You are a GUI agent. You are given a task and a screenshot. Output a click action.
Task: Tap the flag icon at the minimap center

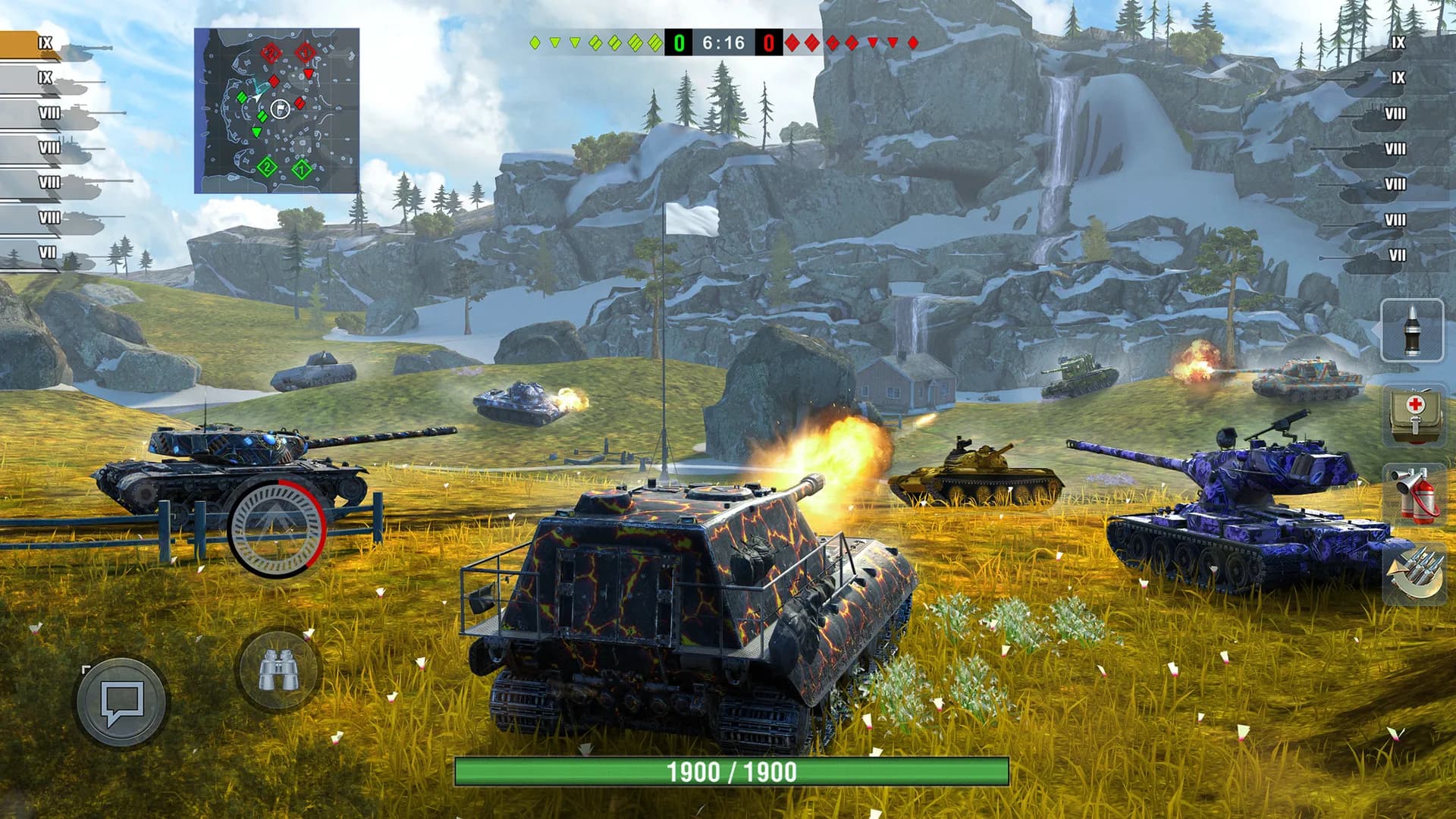coord(281,110)
